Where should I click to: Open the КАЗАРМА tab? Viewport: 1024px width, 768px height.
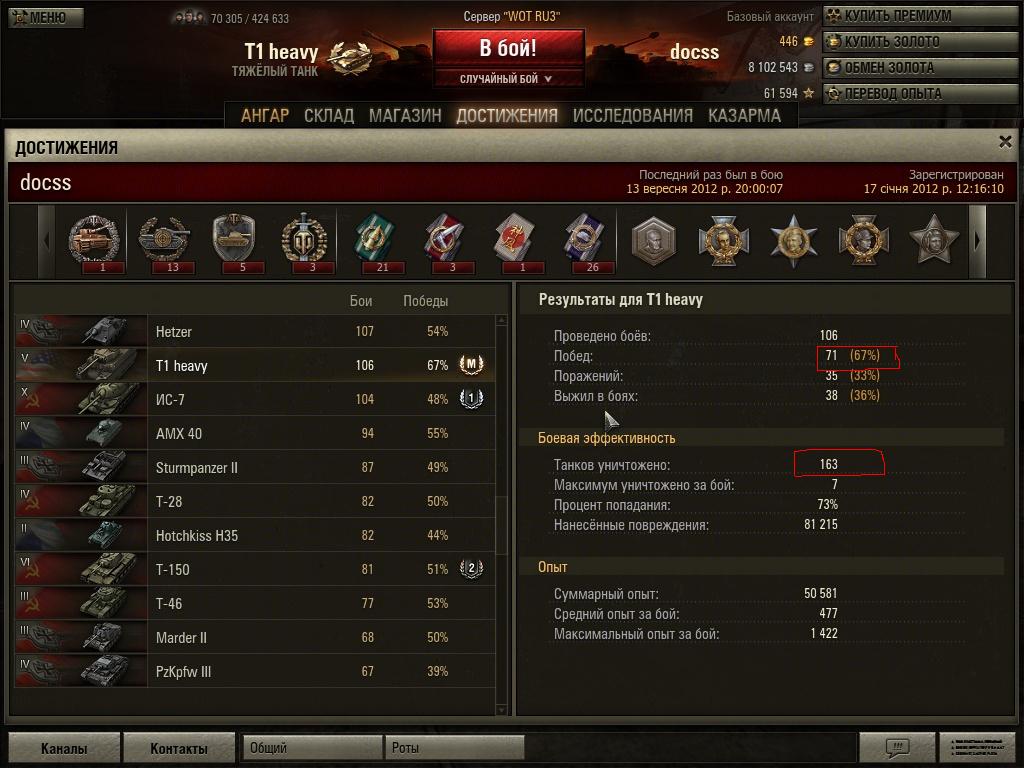[744, 116]
